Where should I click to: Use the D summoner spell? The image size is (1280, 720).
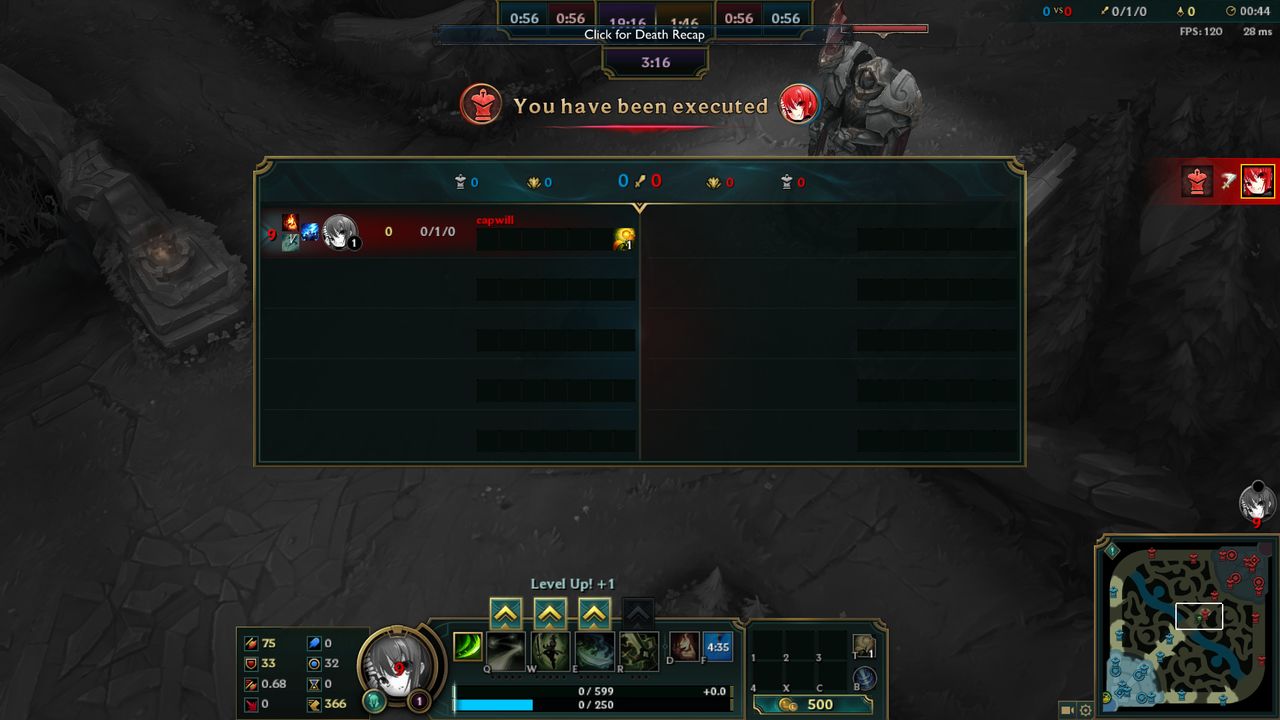pyautogui.click(x=684, y=647)
